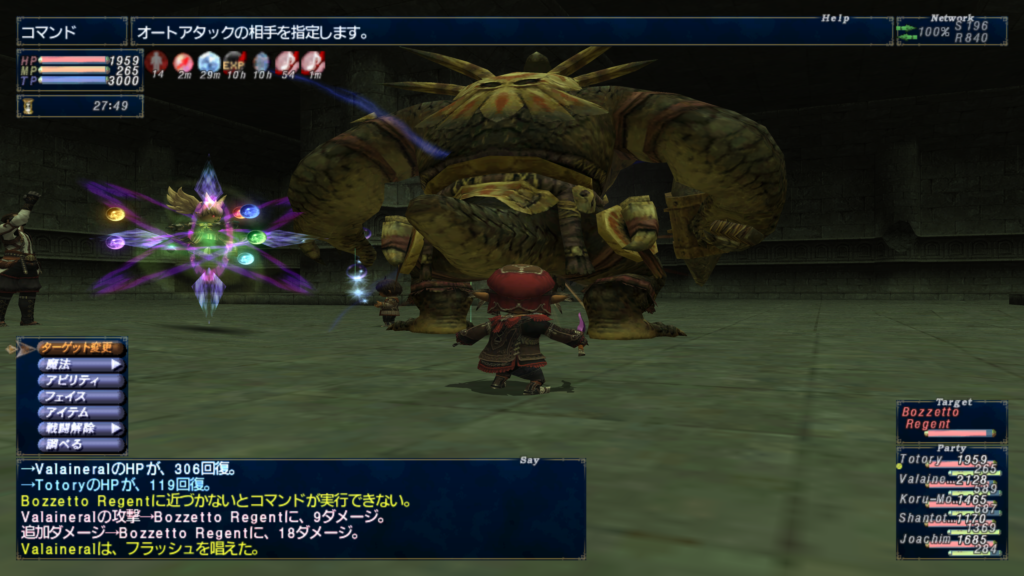
Task: Click the Say chat log window
Action: click(301, 508)
